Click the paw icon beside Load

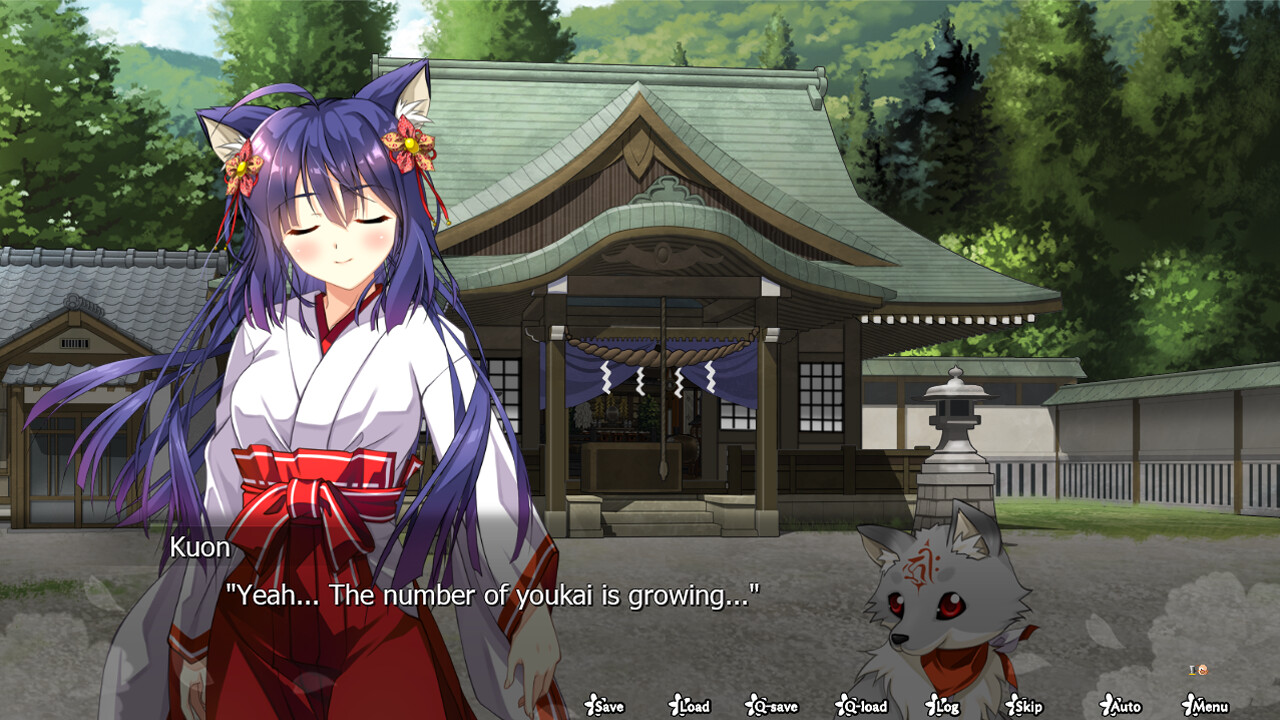[675, 705]
